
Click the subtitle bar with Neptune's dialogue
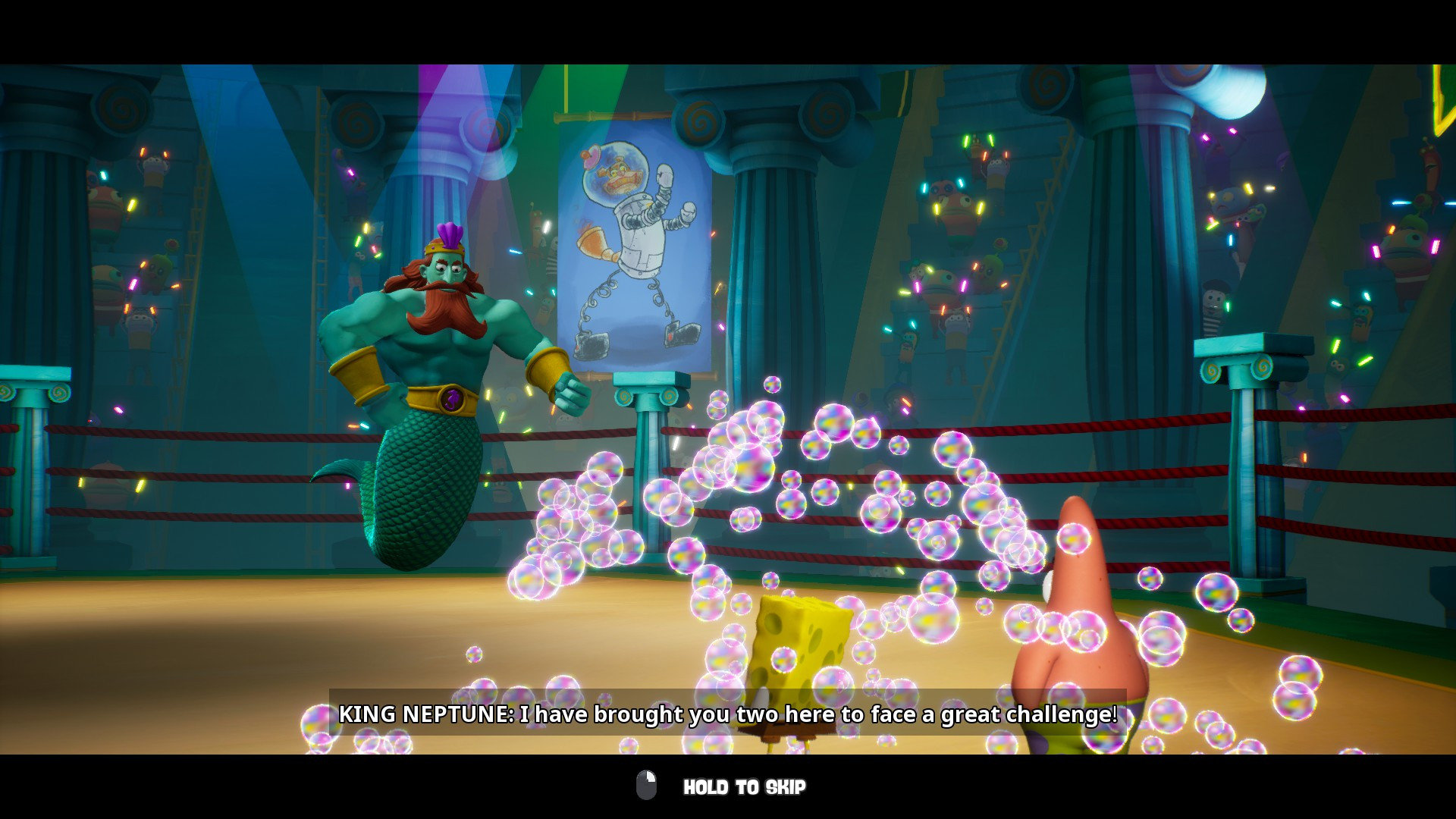pos(728,714)
